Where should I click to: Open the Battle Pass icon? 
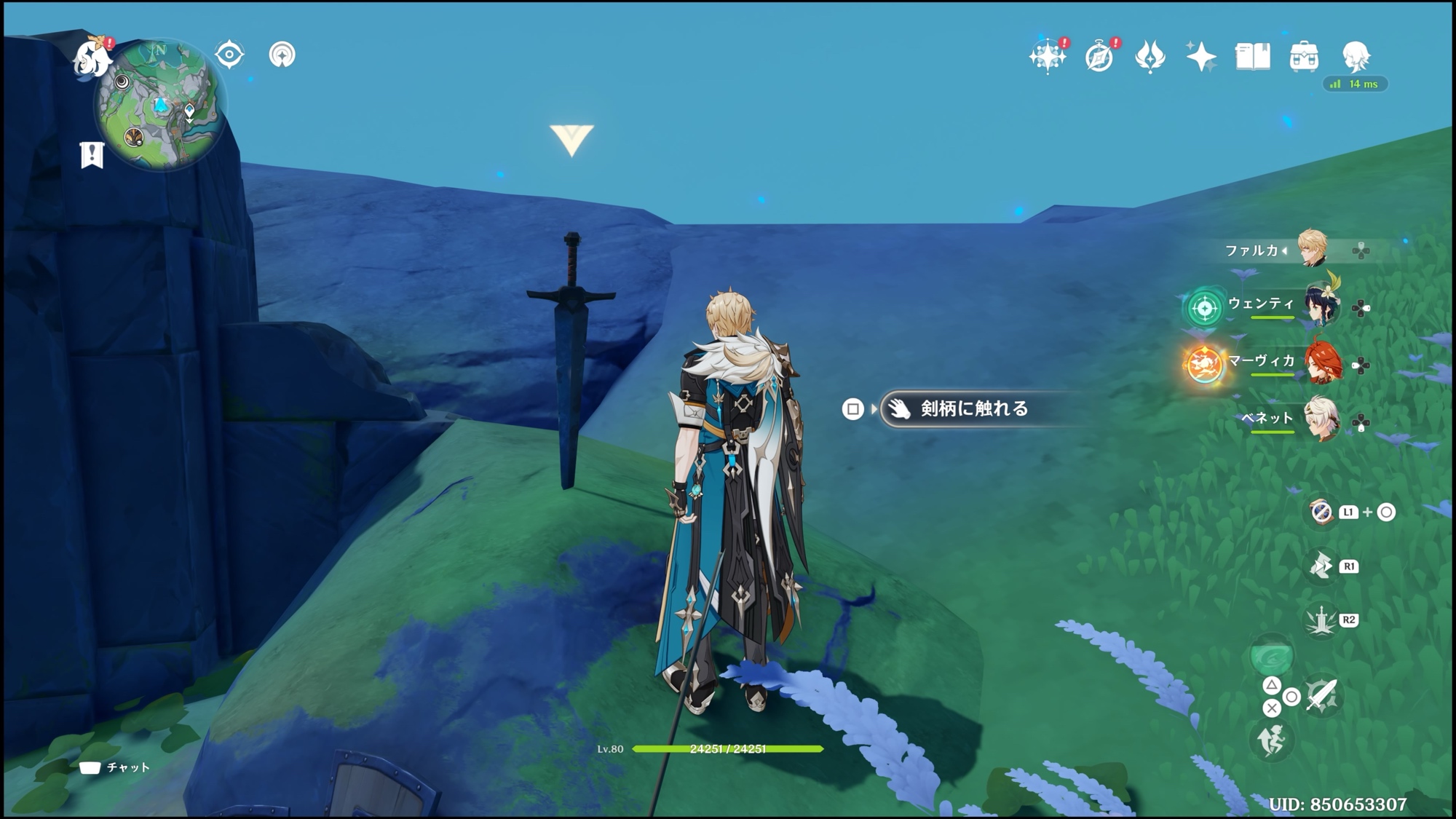(x=1150, y=56)
